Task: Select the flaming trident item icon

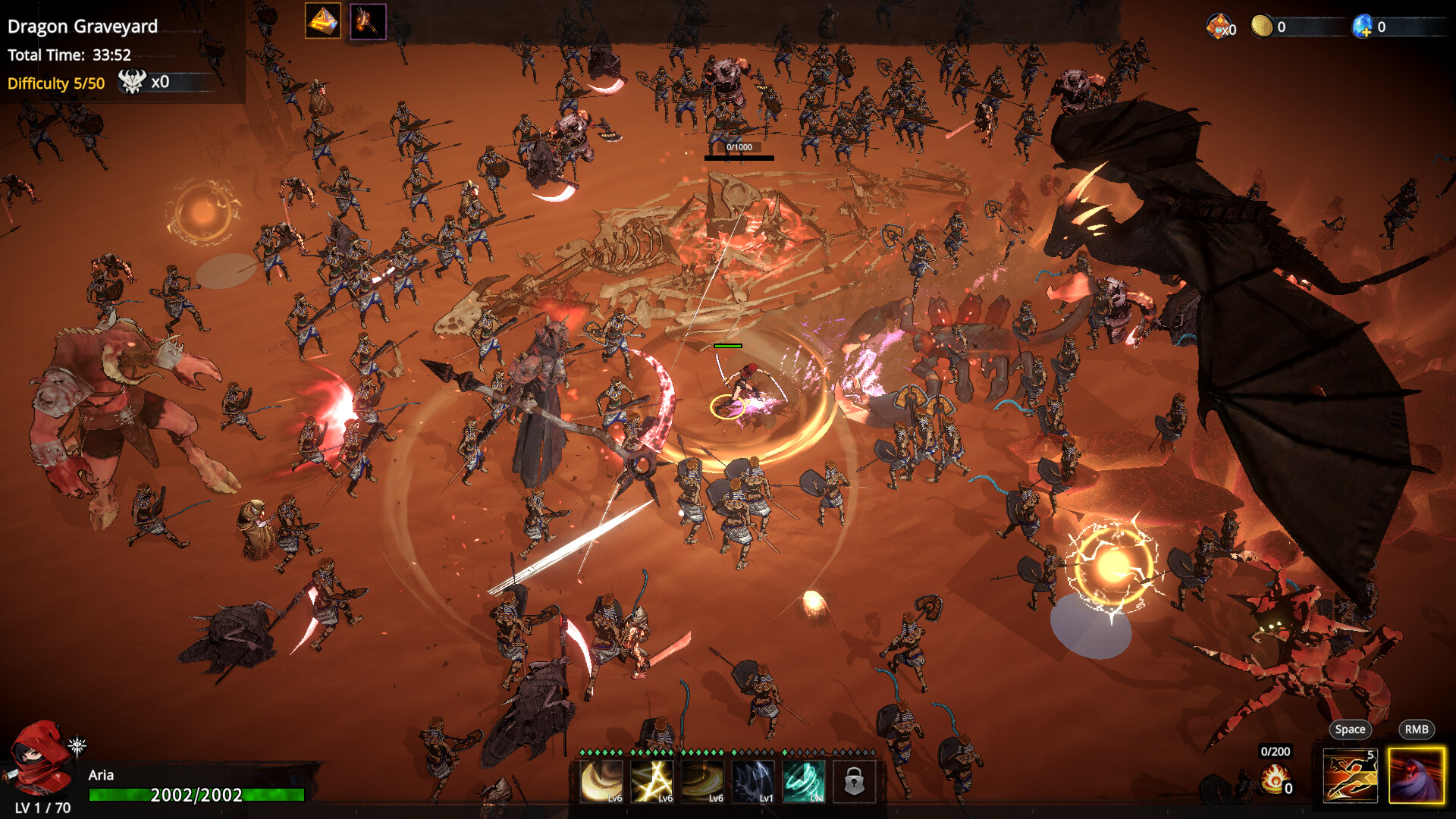Action: tap(369, 21)
